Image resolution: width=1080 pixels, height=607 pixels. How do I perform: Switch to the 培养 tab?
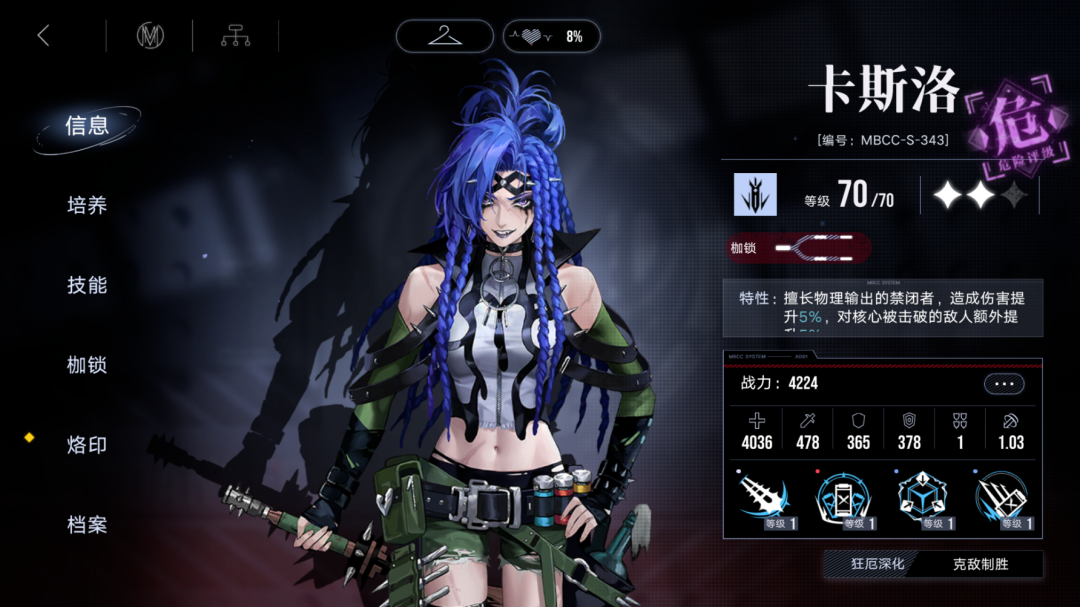[x=87, y=206]
